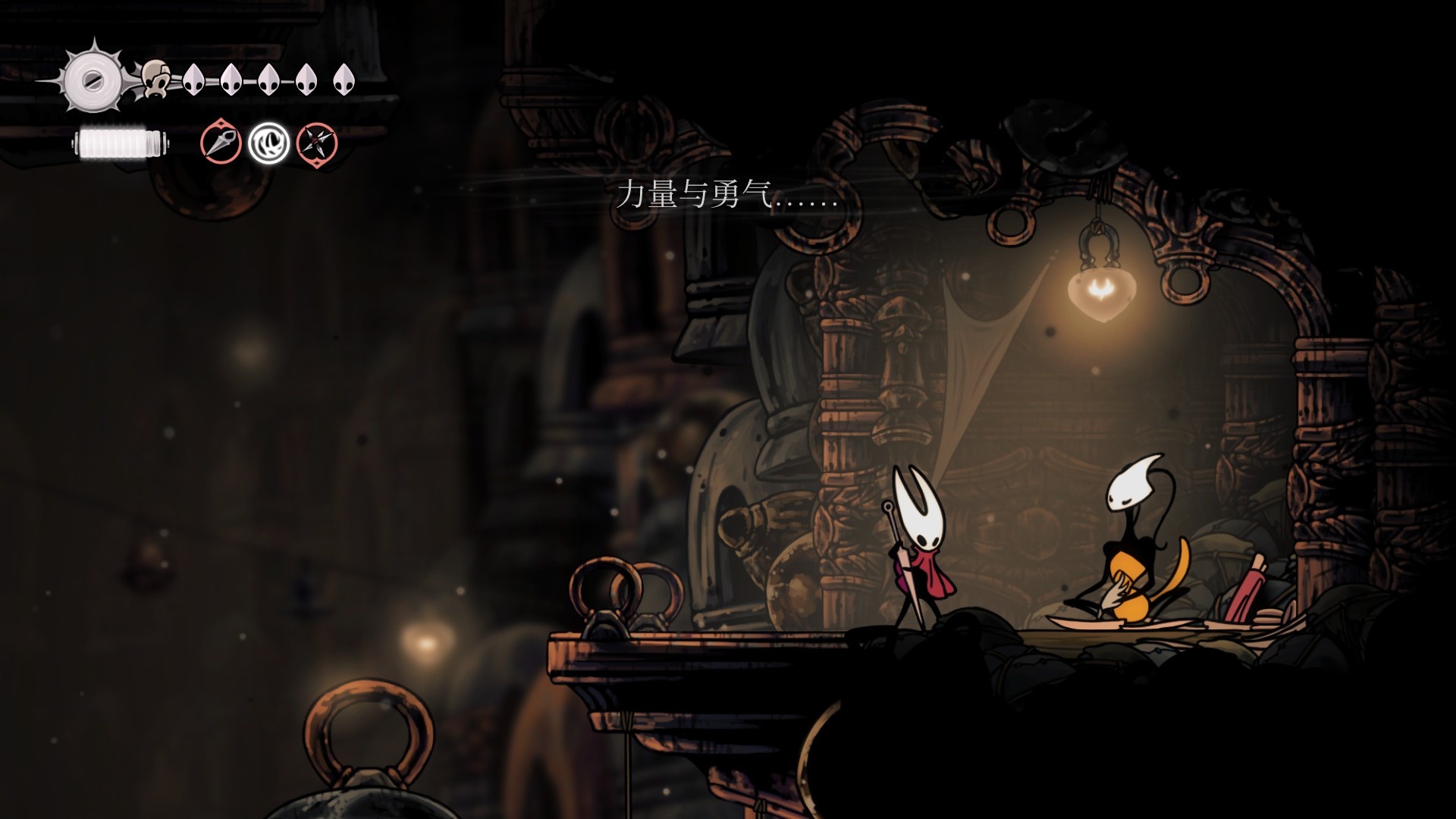Choose the four-pointed shuriken tool icon
Screen dimensions: 1456x819
[x=316, y=143]
